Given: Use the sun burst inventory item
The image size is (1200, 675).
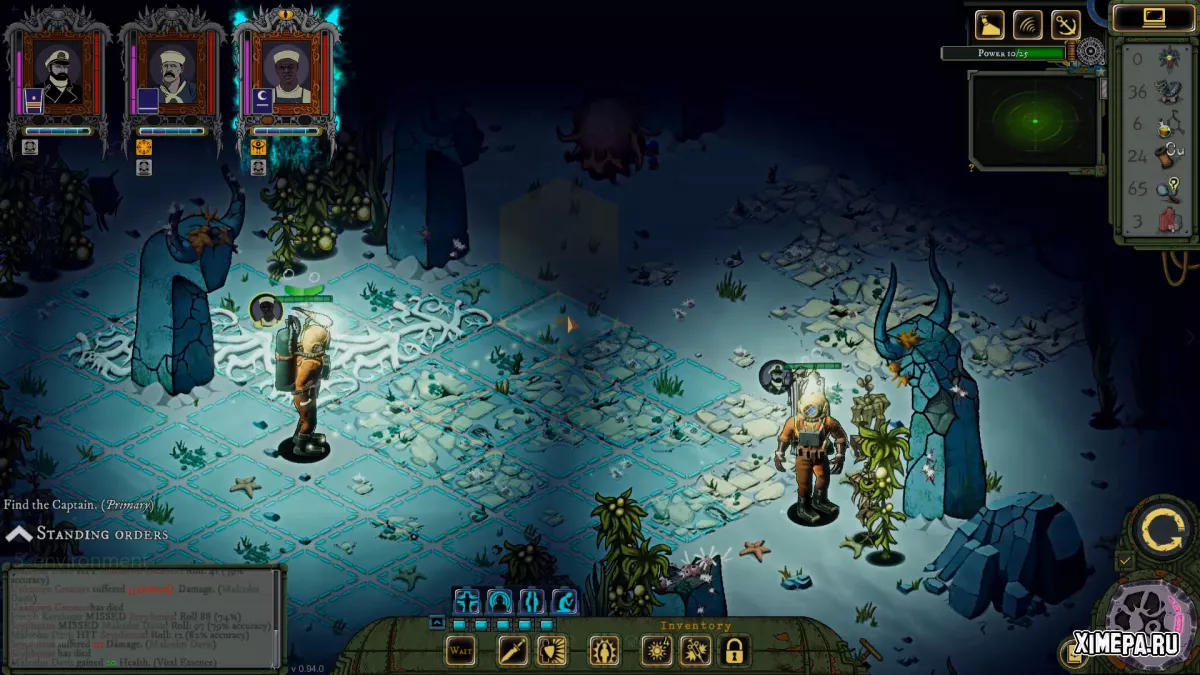Looking at the screenshot, I should coord(656,651).
